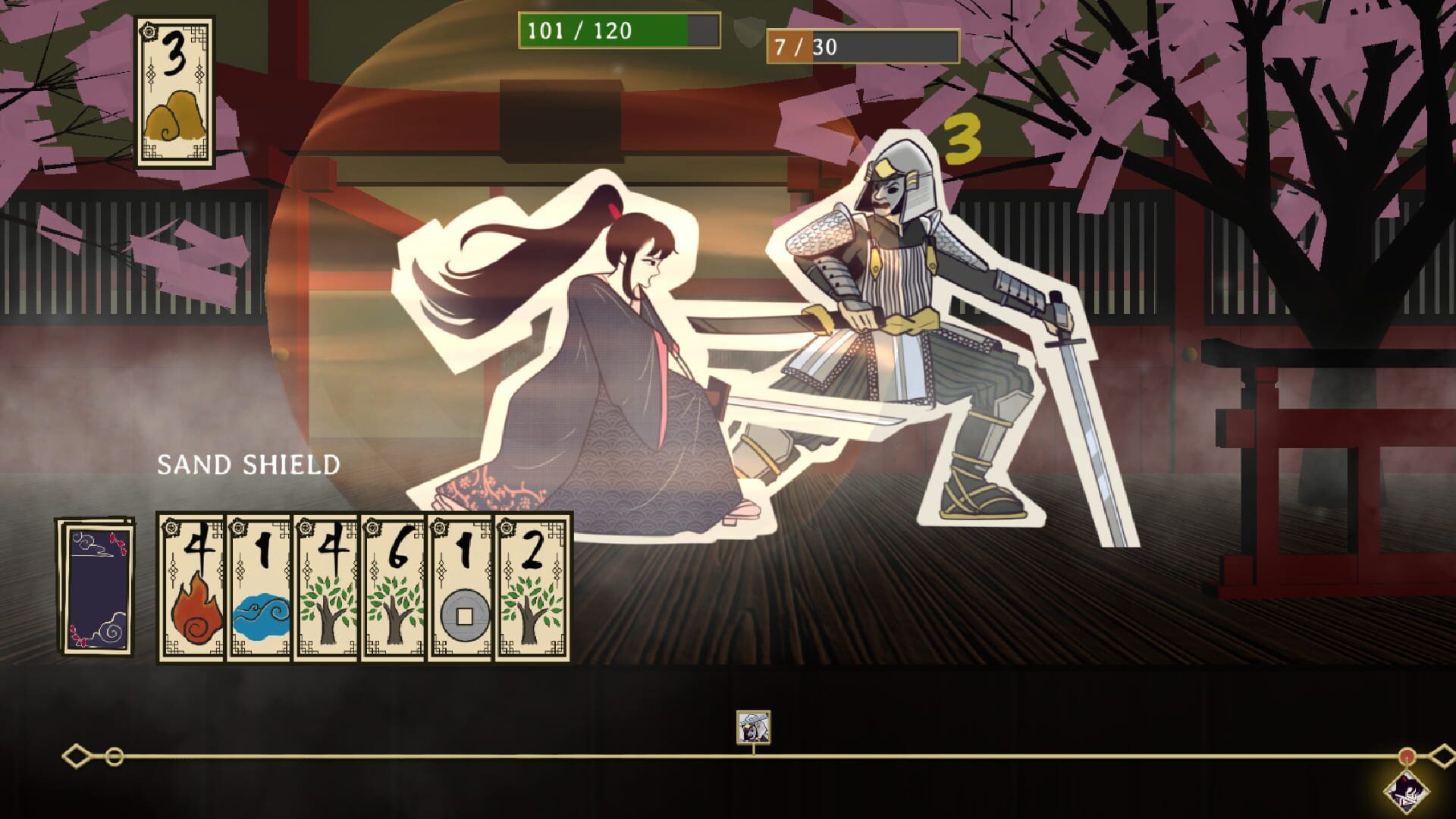Click the SAND SHIELD label

(248, 463)
